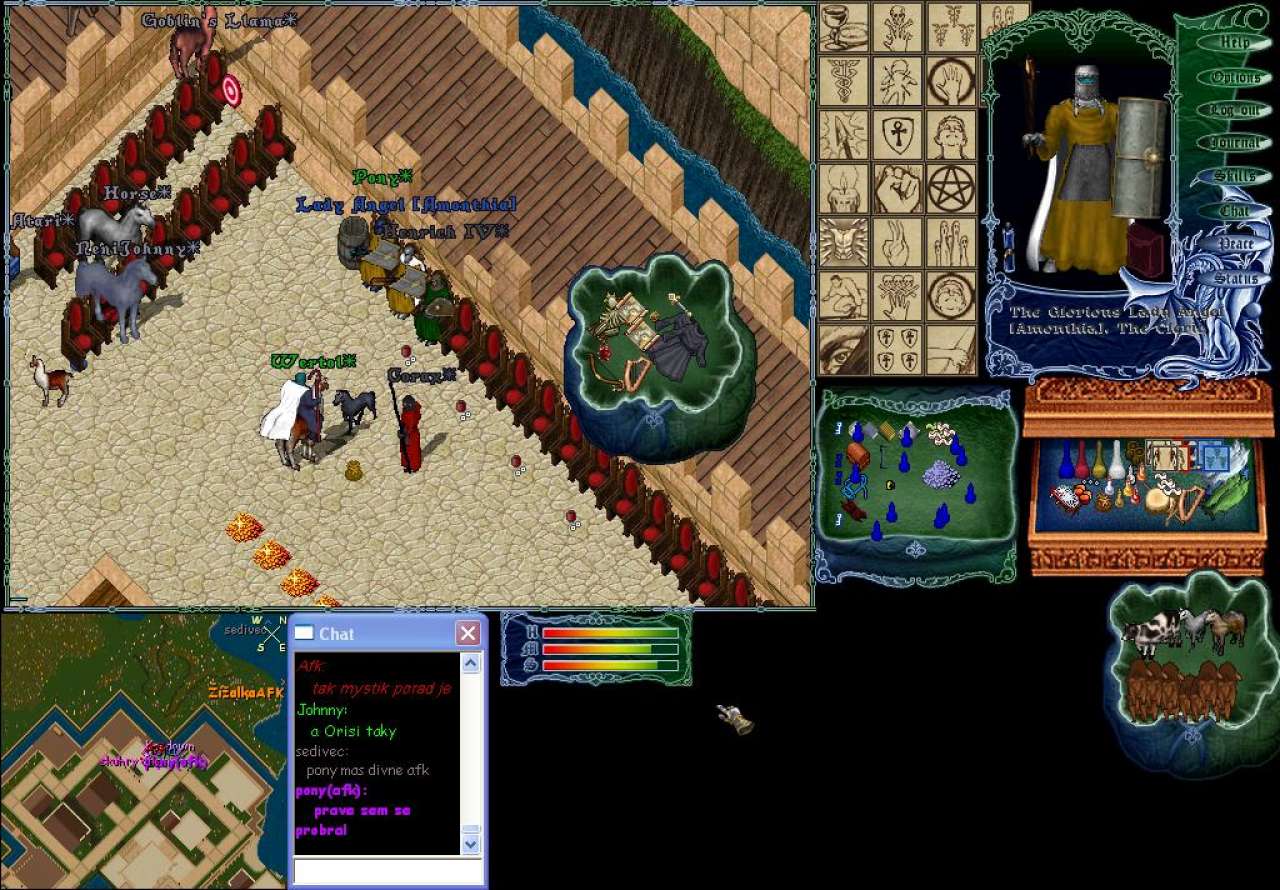Viewport: 1280px width, 890px height.
Task: Use the candle flame spell icon
Action: coord(843,188)
